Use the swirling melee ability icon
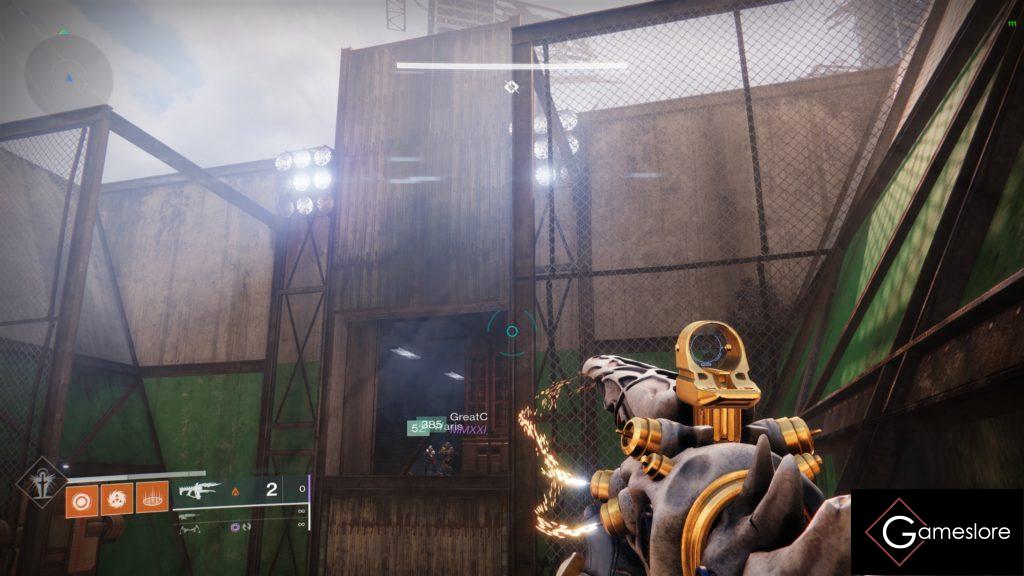Image resolution: width=1024 pixels, height=576 pixels. 116,497
